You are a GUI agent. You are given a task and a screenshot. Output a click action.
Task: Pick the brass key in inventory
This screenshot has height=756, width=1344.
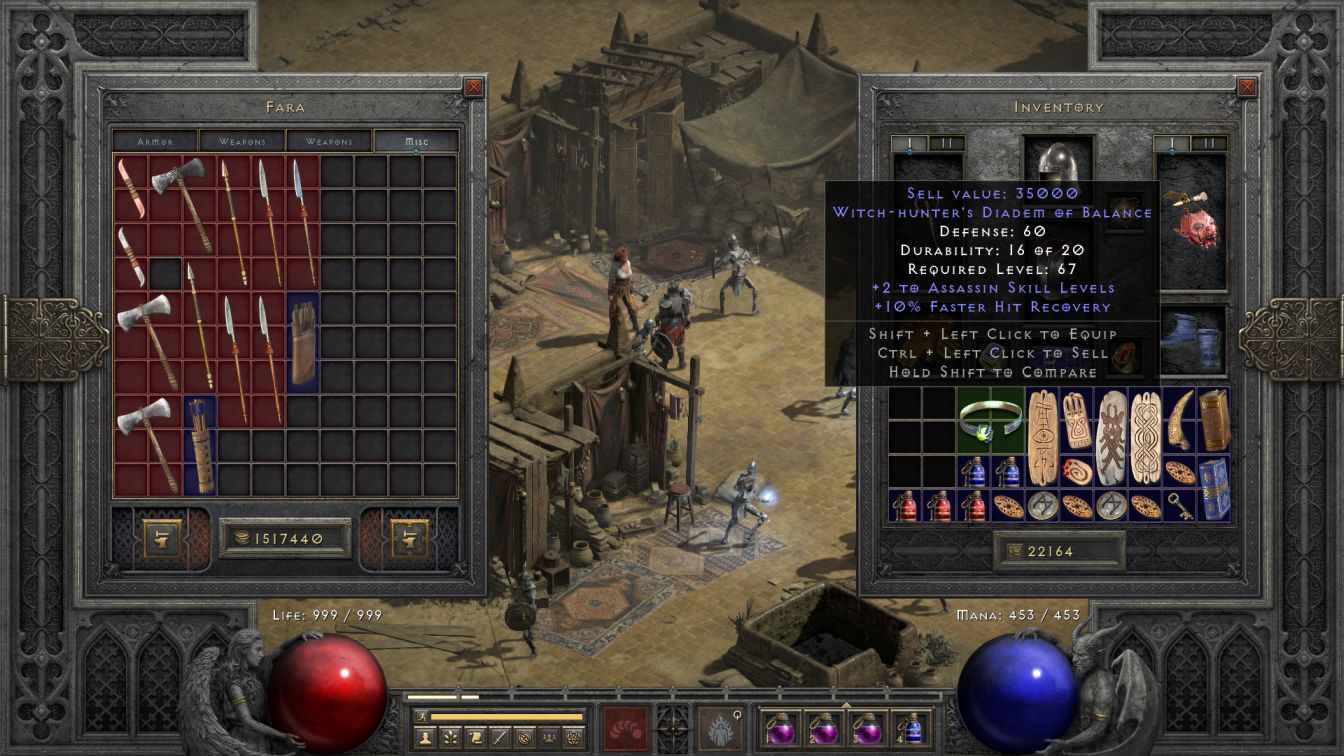tap(1180, 505)
